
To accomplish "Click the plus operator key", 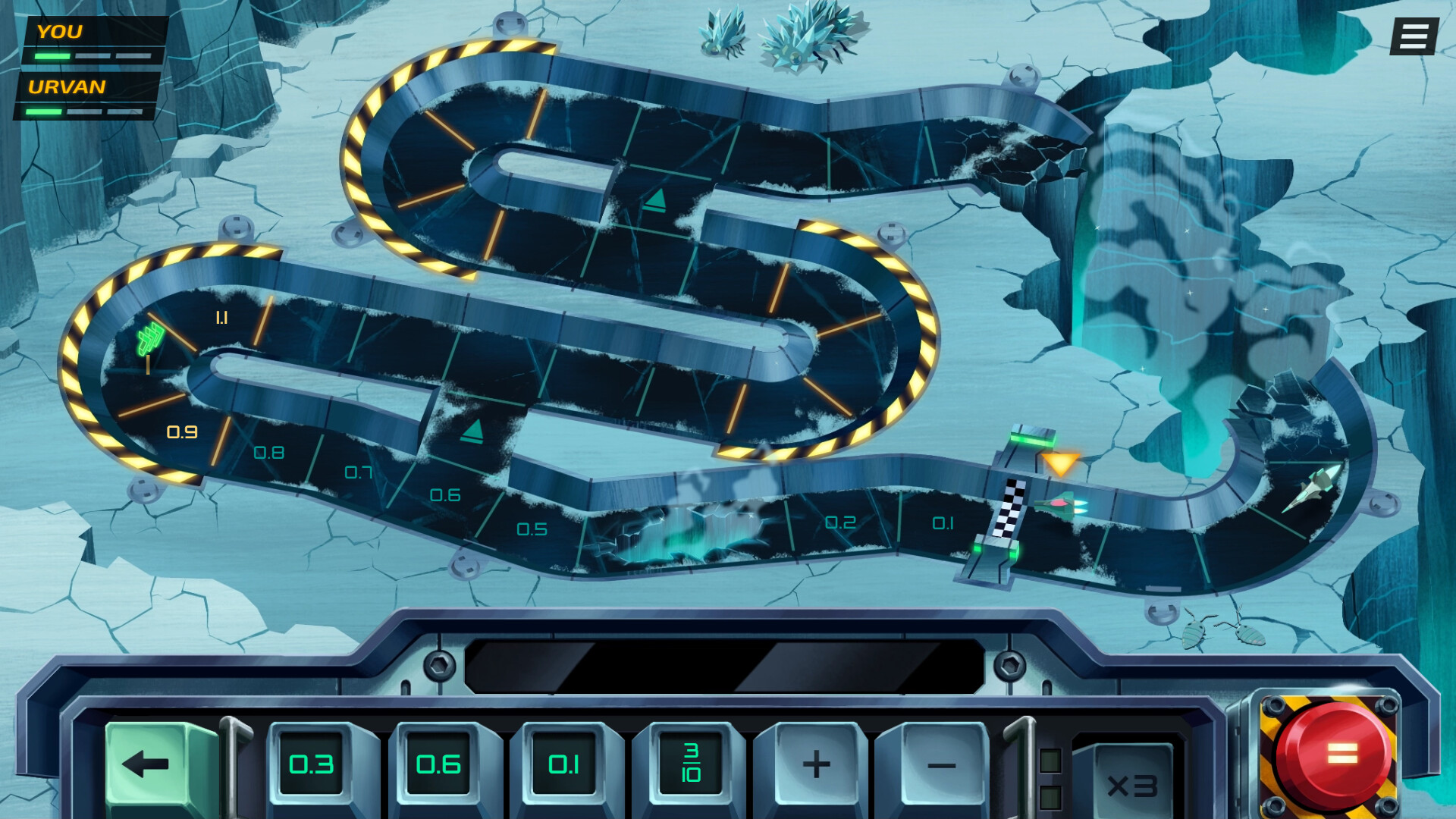I will (816, 766).
